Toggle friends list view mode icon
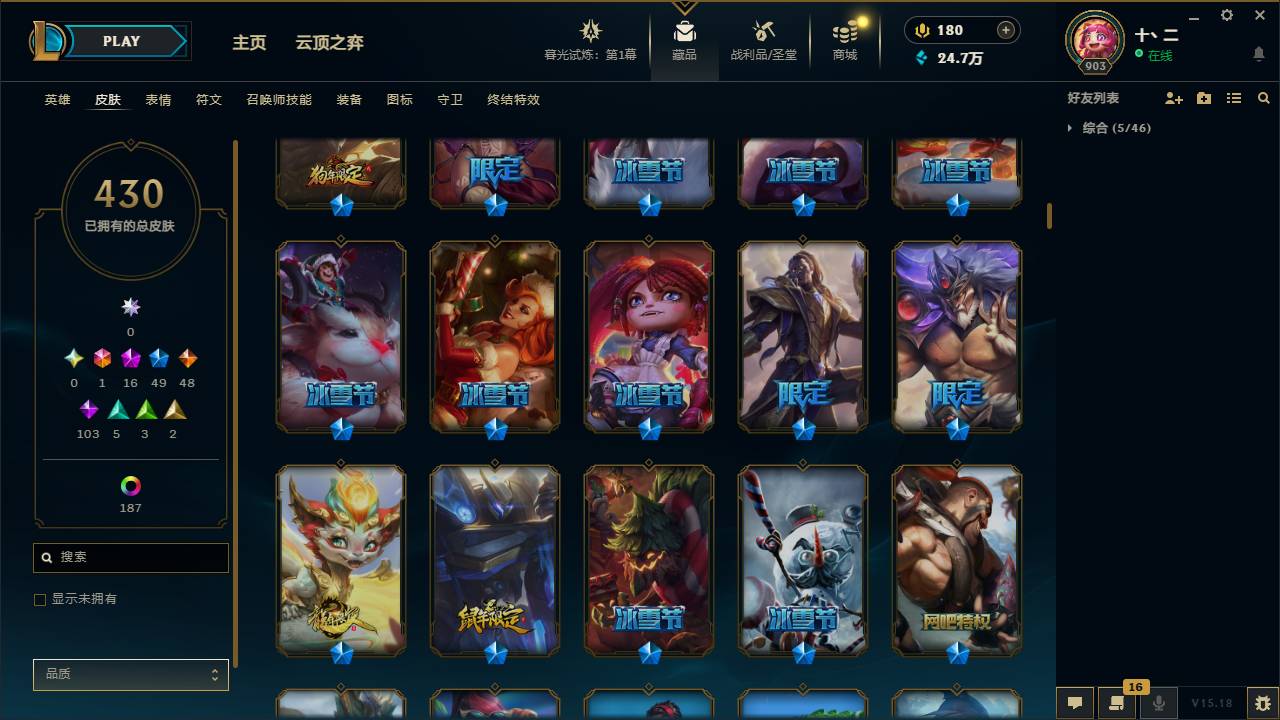 tap(1233, 97)
